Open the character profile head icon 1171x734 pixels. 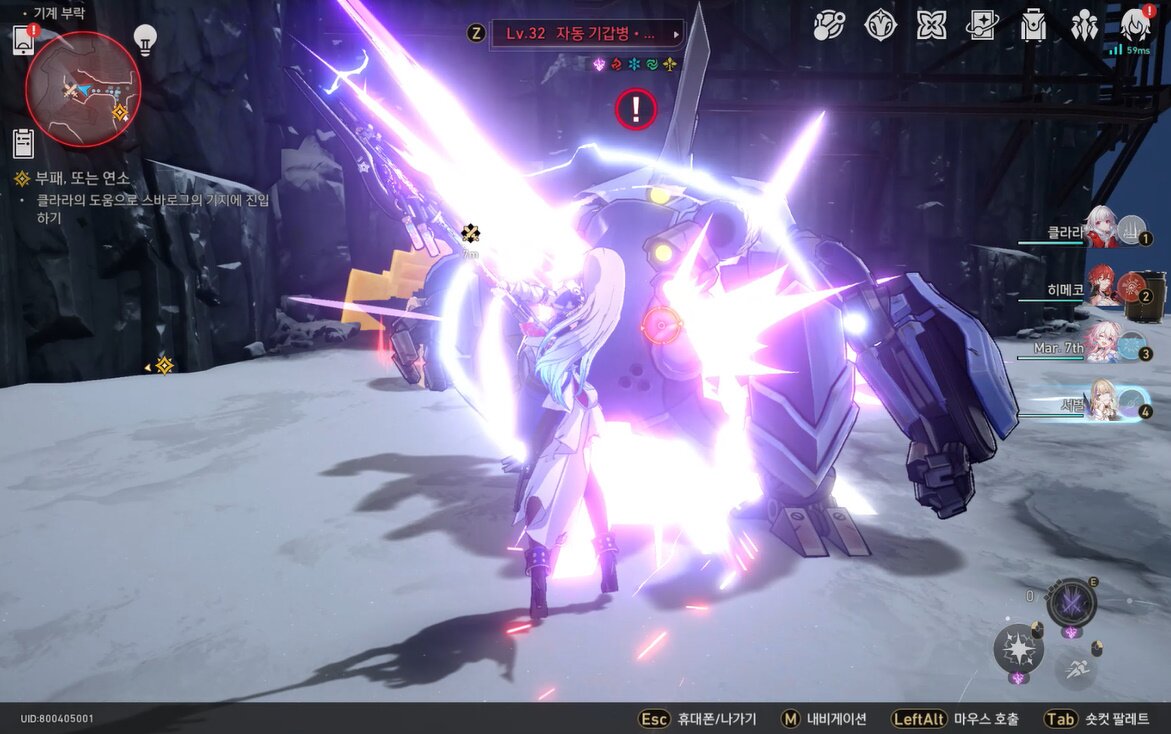pyautogui.click(x=1135, y=24)
